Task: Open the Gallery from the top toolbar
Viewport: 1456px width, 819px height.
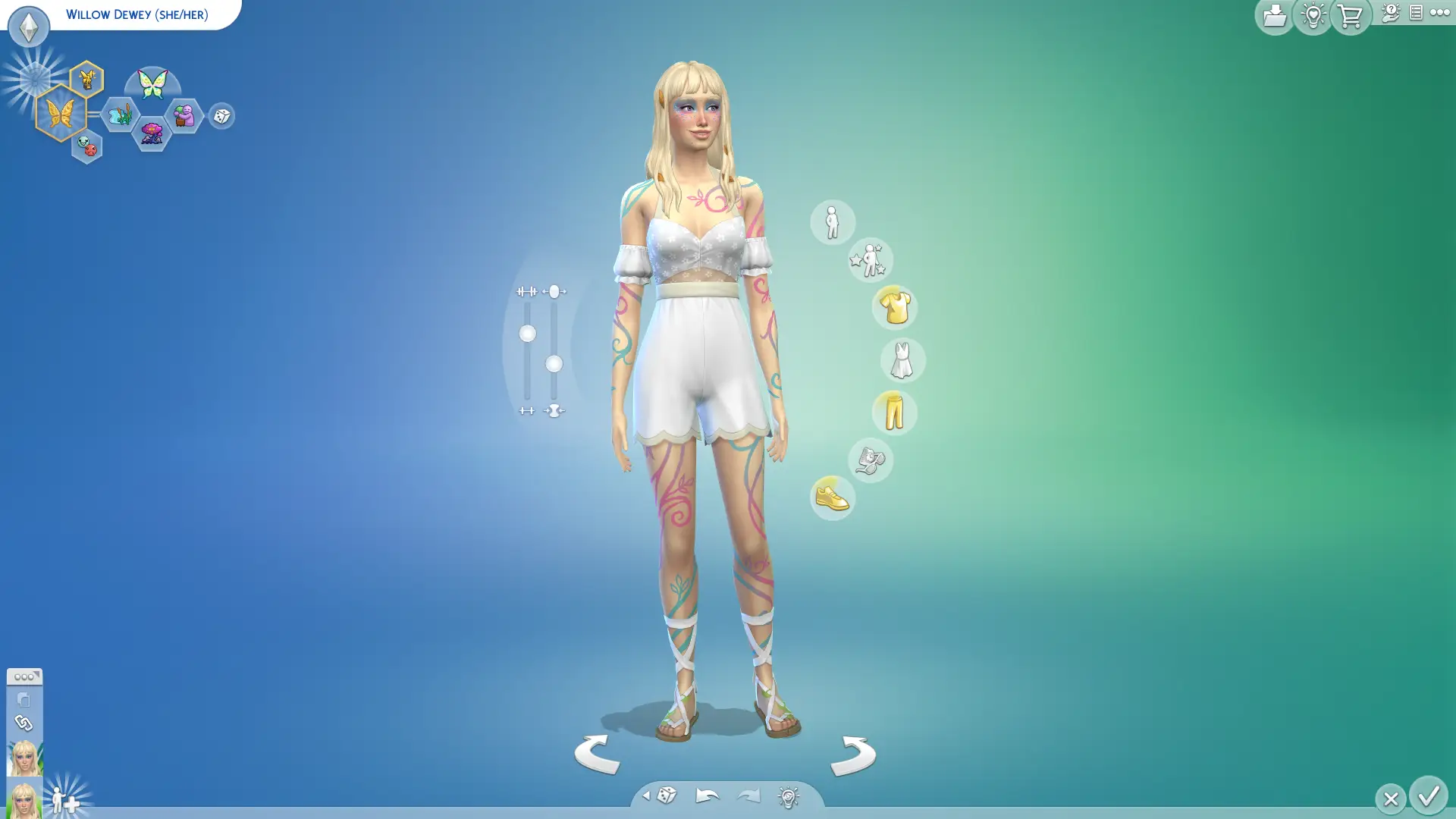Action: (x=1274, y=15)
